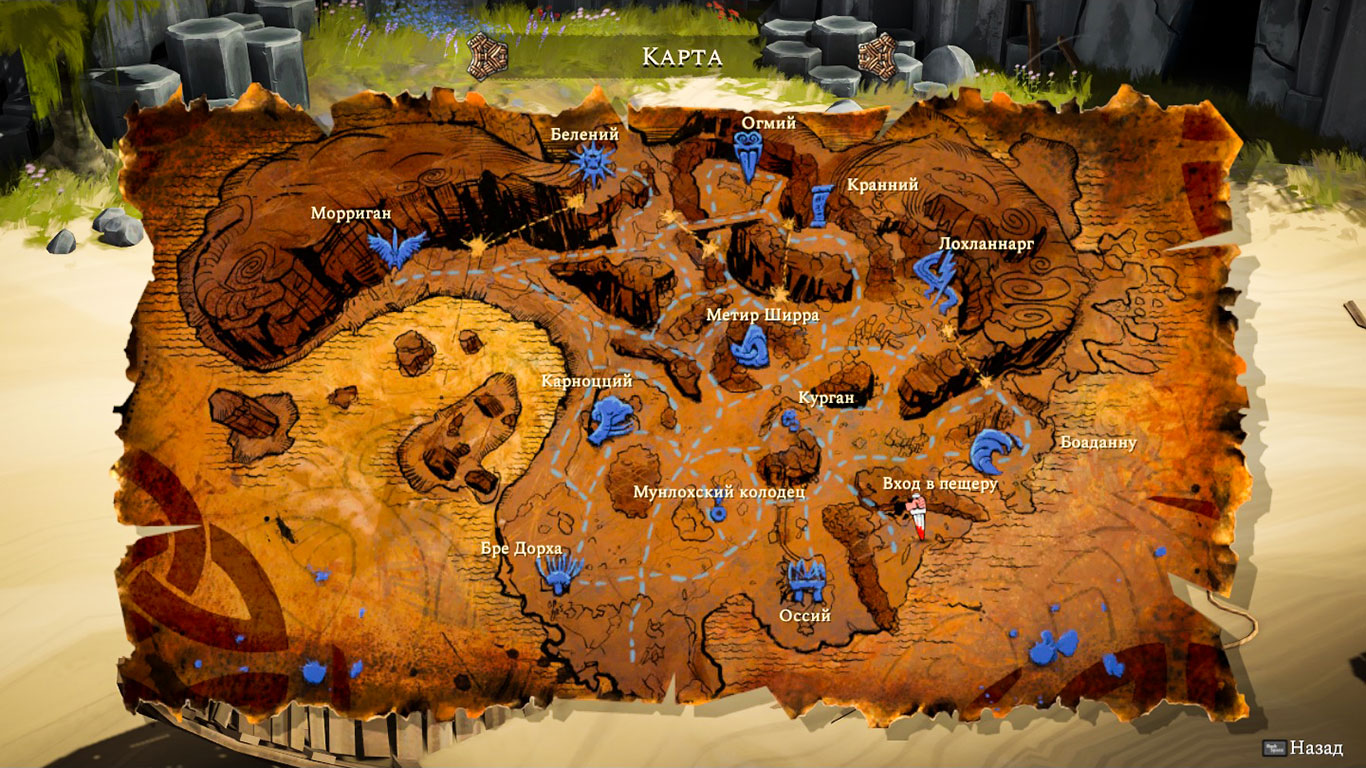Choose the Огмий mask marker

(748, 155)
